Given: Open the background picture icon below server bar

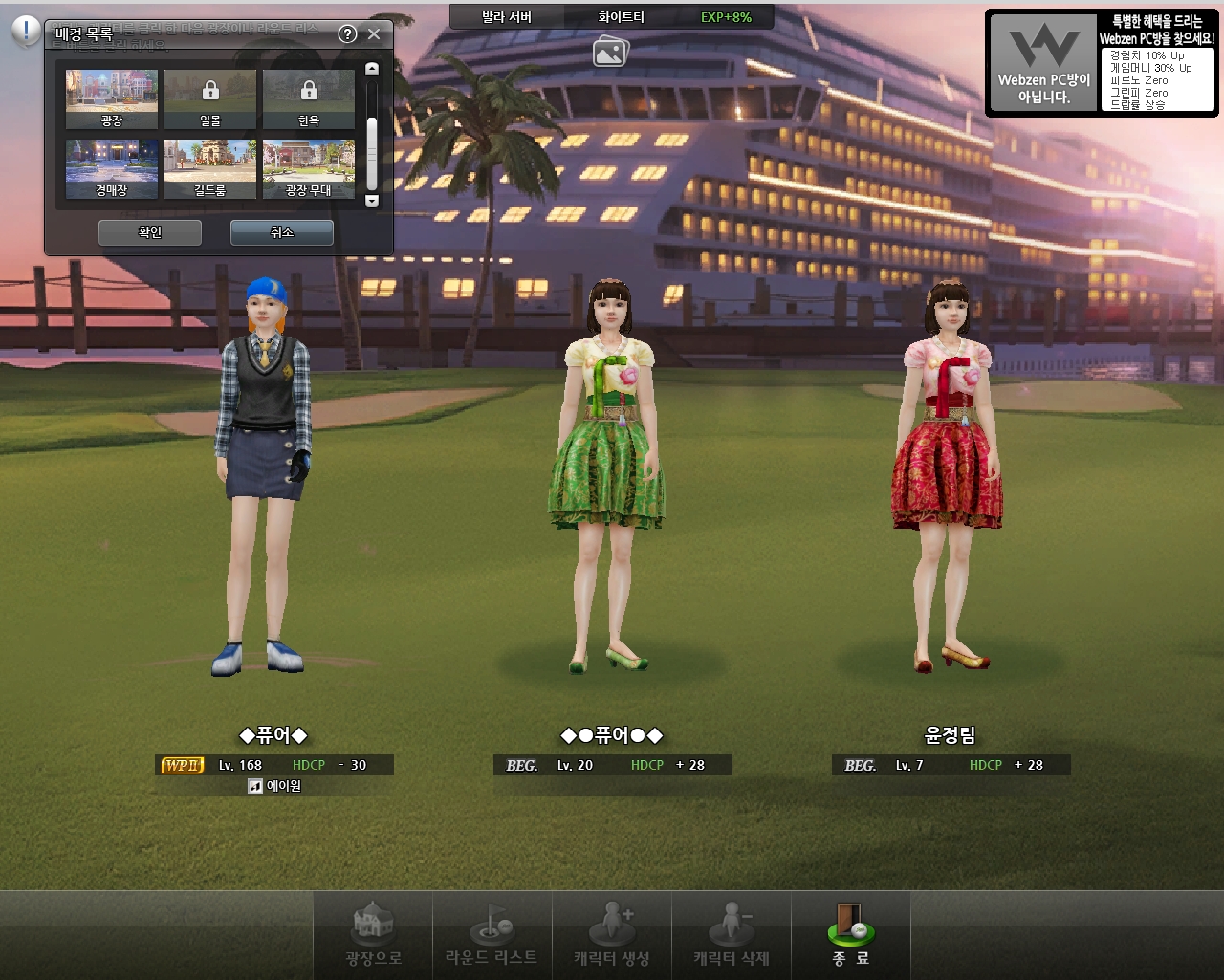Looking at the screenshot, I should point(610,52).
